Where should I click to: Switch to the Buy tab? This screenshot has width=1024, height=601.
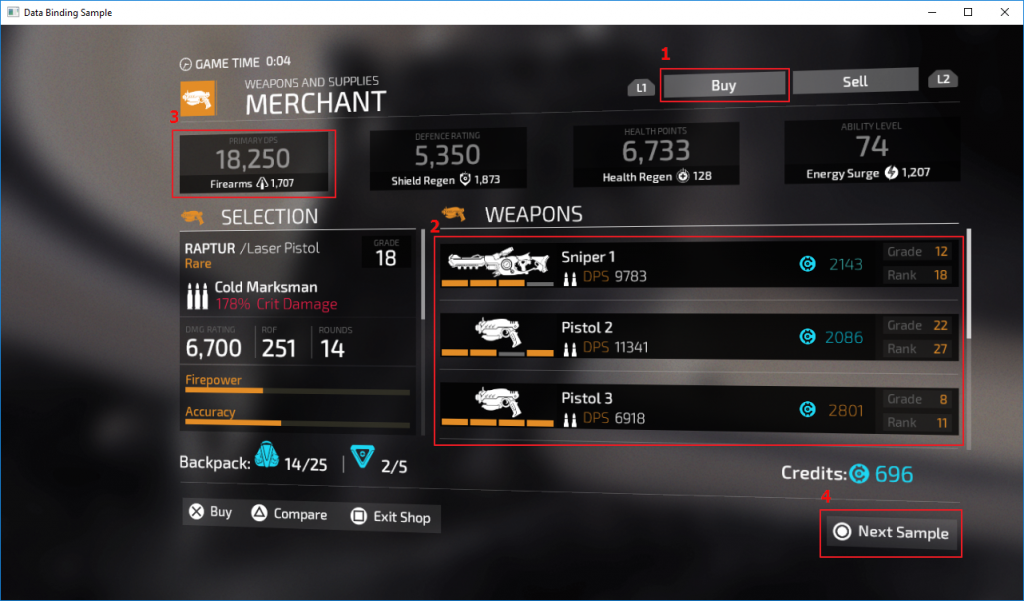tap(724, 85)
